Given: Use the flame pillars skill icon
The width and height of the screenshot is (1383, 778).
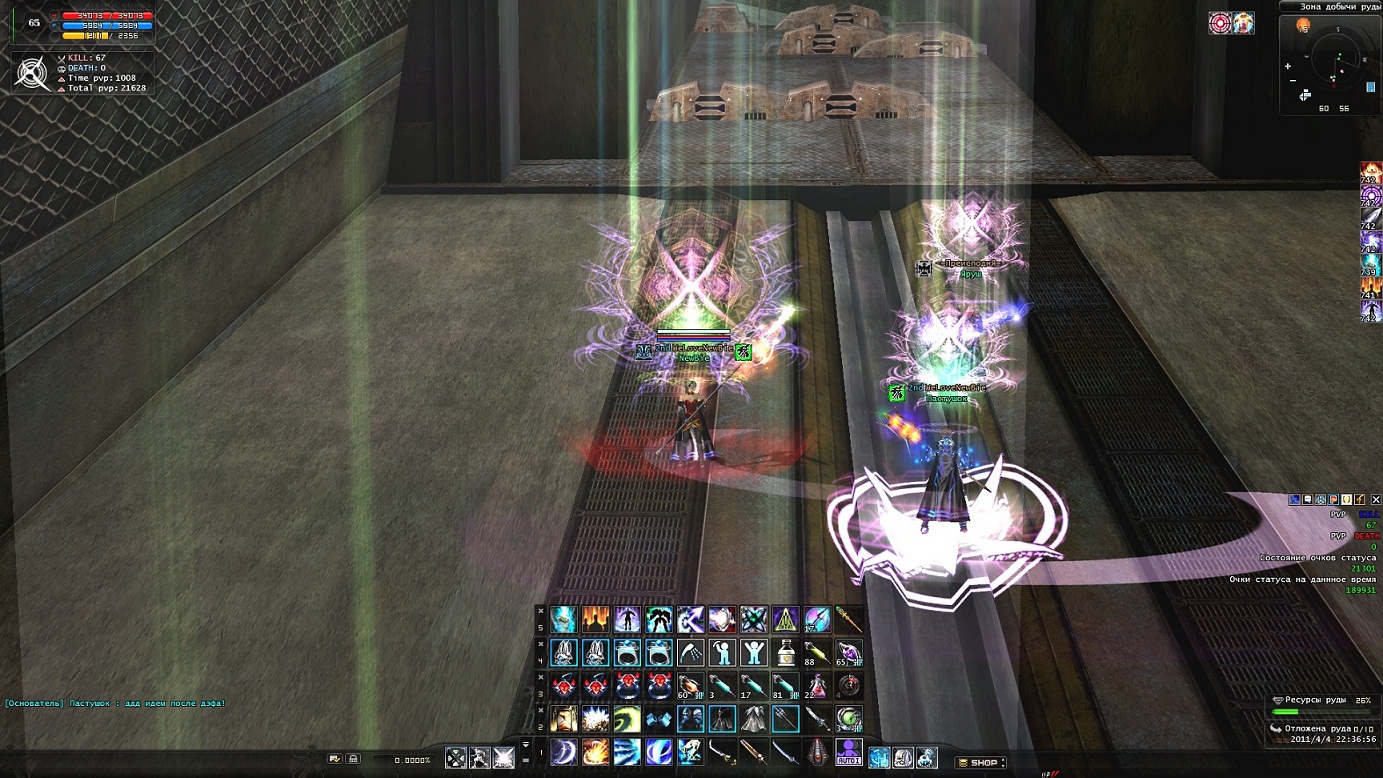Looking at the screenshot, I should click(x=596, y=620).
